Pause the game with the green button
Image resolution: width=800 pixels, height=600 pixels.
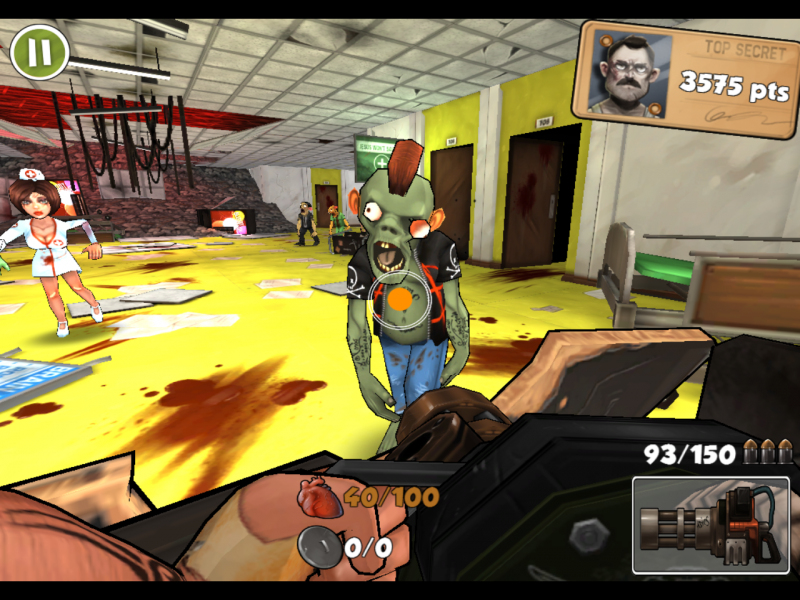tap(39, 52)
